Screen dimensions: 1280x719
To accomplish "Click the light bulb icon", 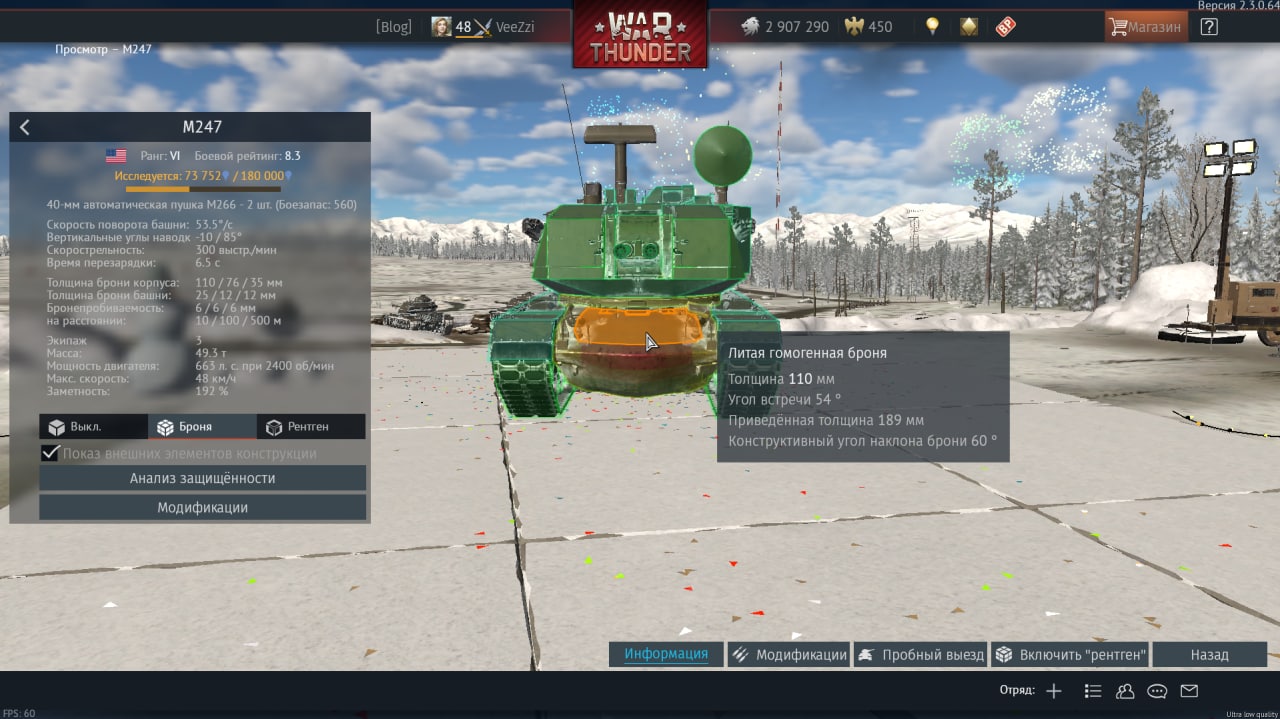I will click(x=932, y=27).
